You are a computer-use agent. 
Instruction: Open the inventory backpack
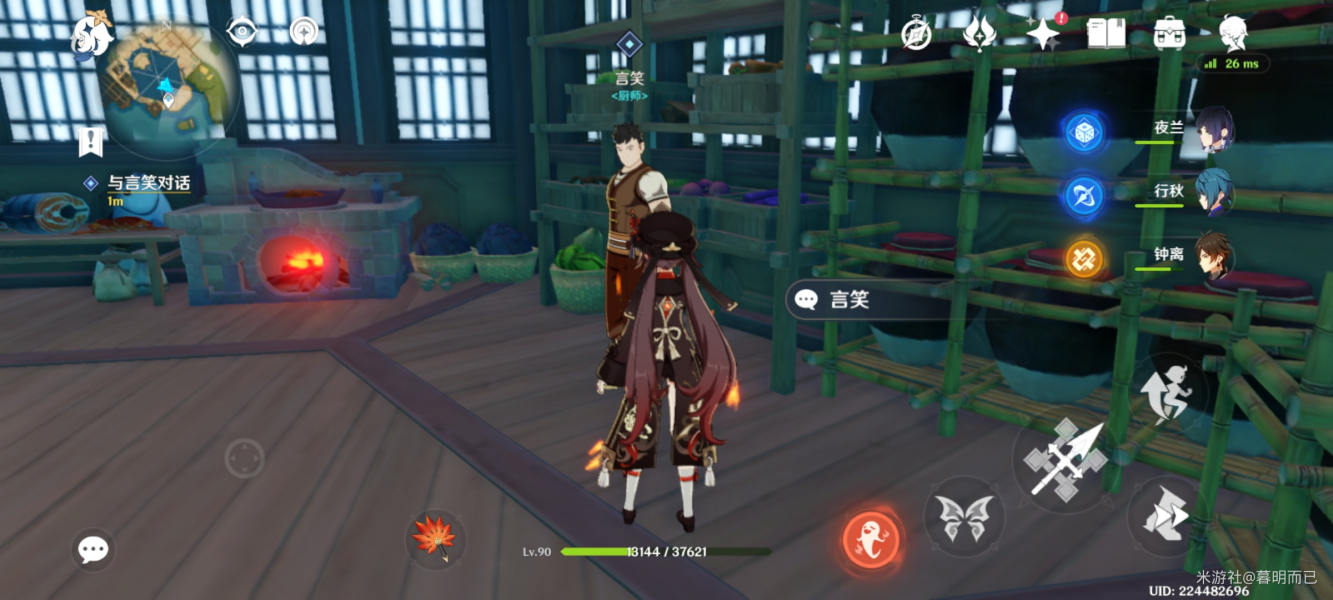(x=1169, y=33)
